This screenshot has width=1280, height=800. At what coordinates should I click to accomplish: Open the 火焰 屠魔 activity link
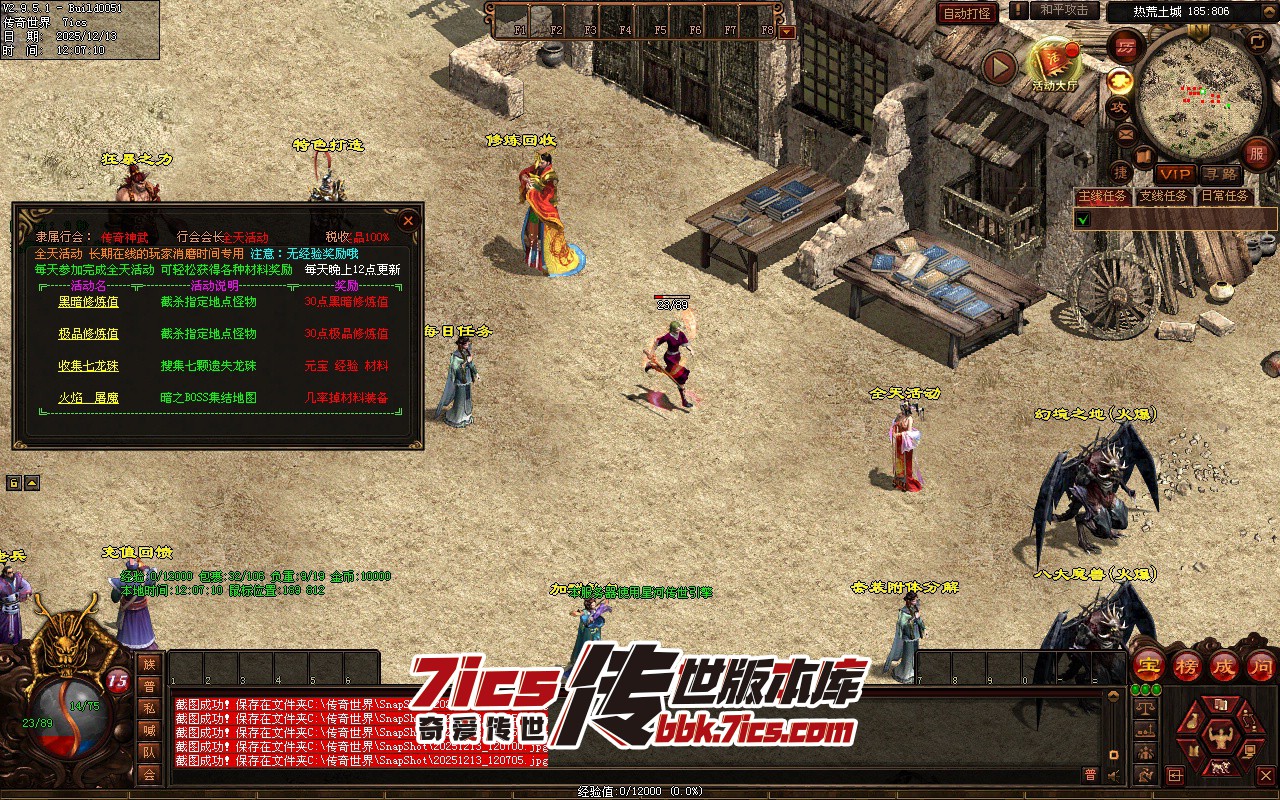[x=88, y=398]
